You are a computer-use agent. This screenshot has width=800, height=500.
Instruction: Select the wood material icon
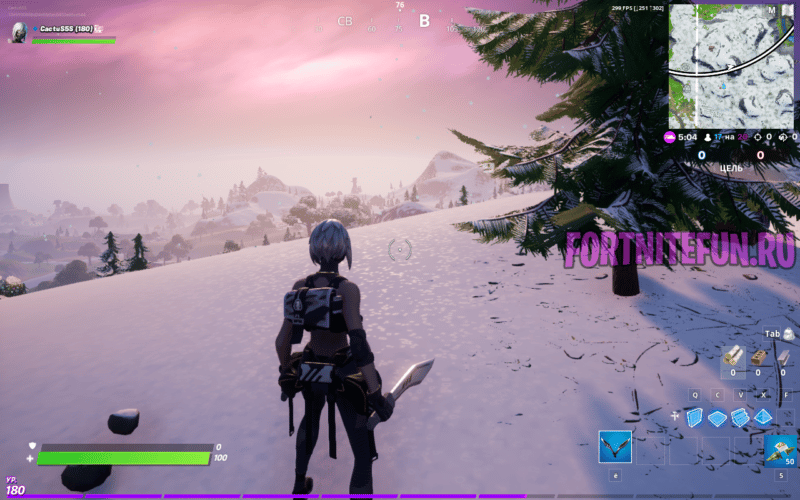[732, 356]
